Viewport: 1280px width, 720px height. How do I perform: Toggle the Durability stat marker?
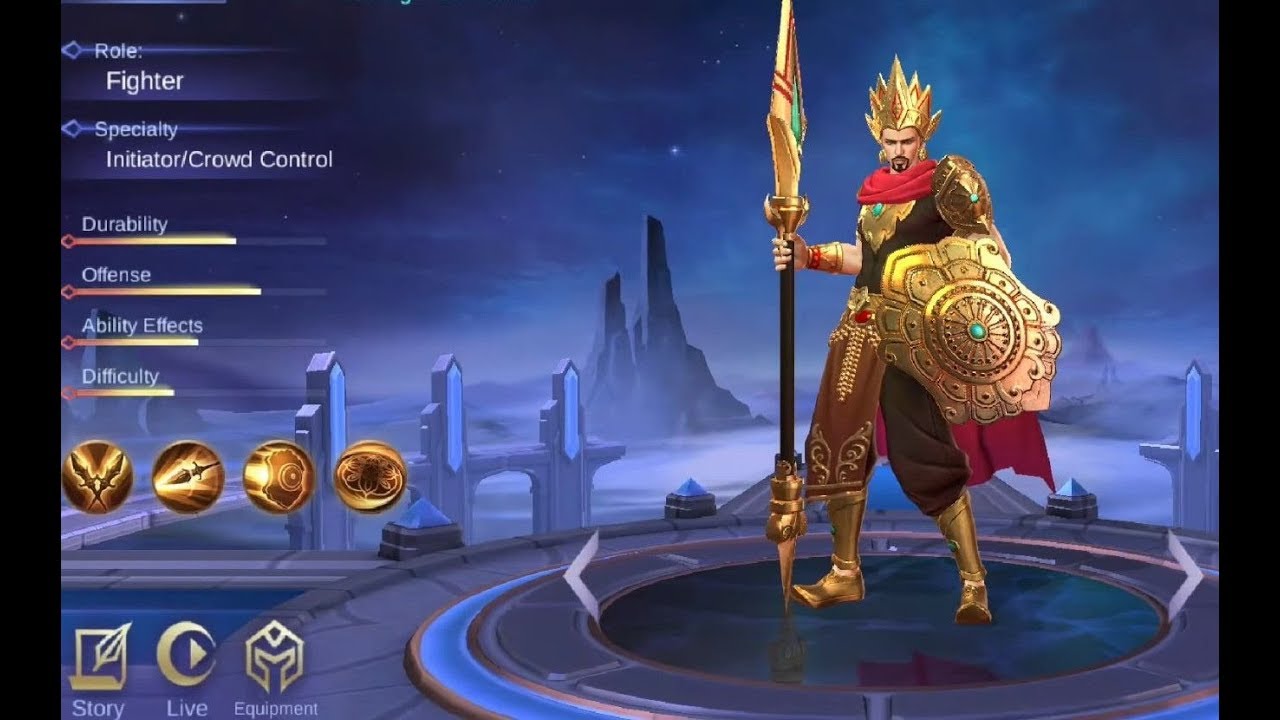pos(68,240)
